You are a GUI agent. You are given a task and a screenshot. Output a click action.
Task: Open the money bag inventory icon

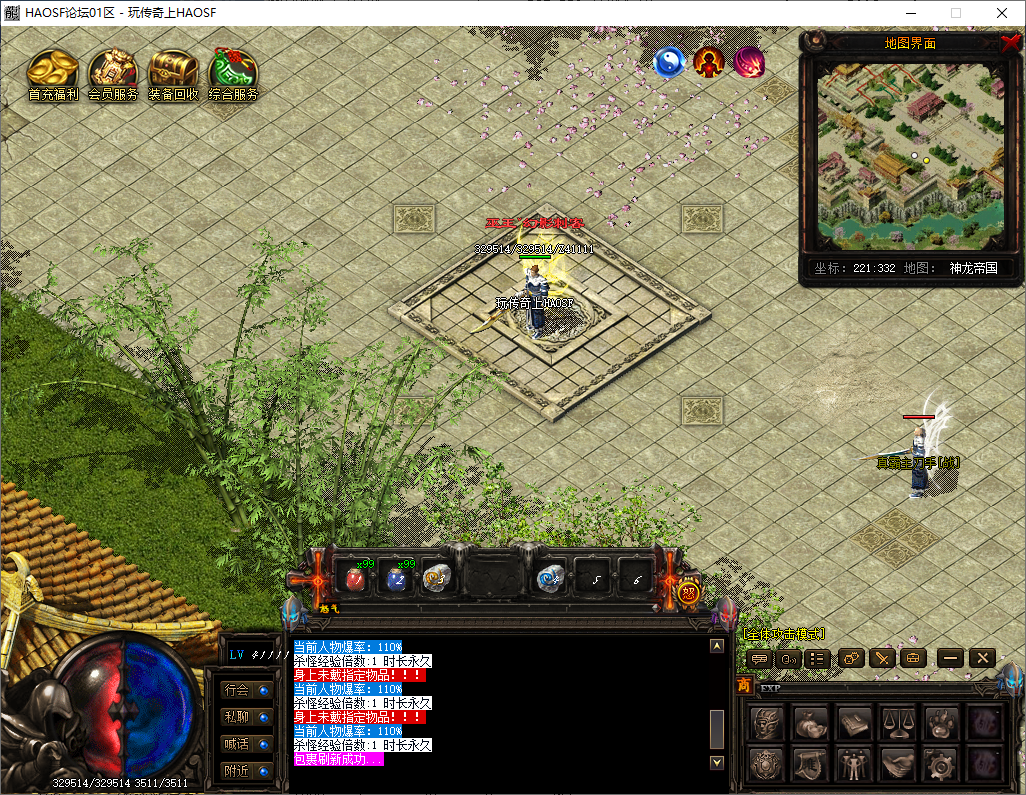coord(811,721)
